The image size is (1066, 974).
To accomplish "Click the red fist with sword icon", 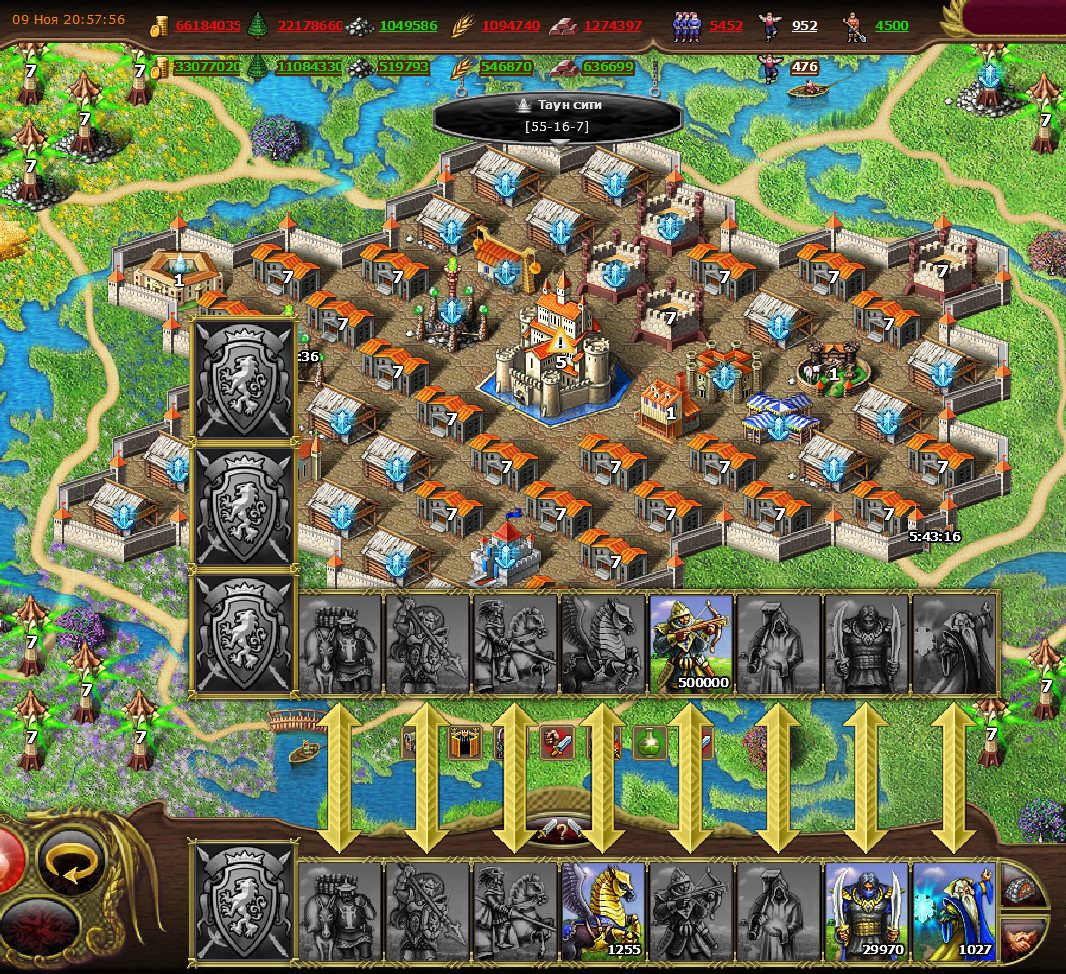I will tap(557, 743).
